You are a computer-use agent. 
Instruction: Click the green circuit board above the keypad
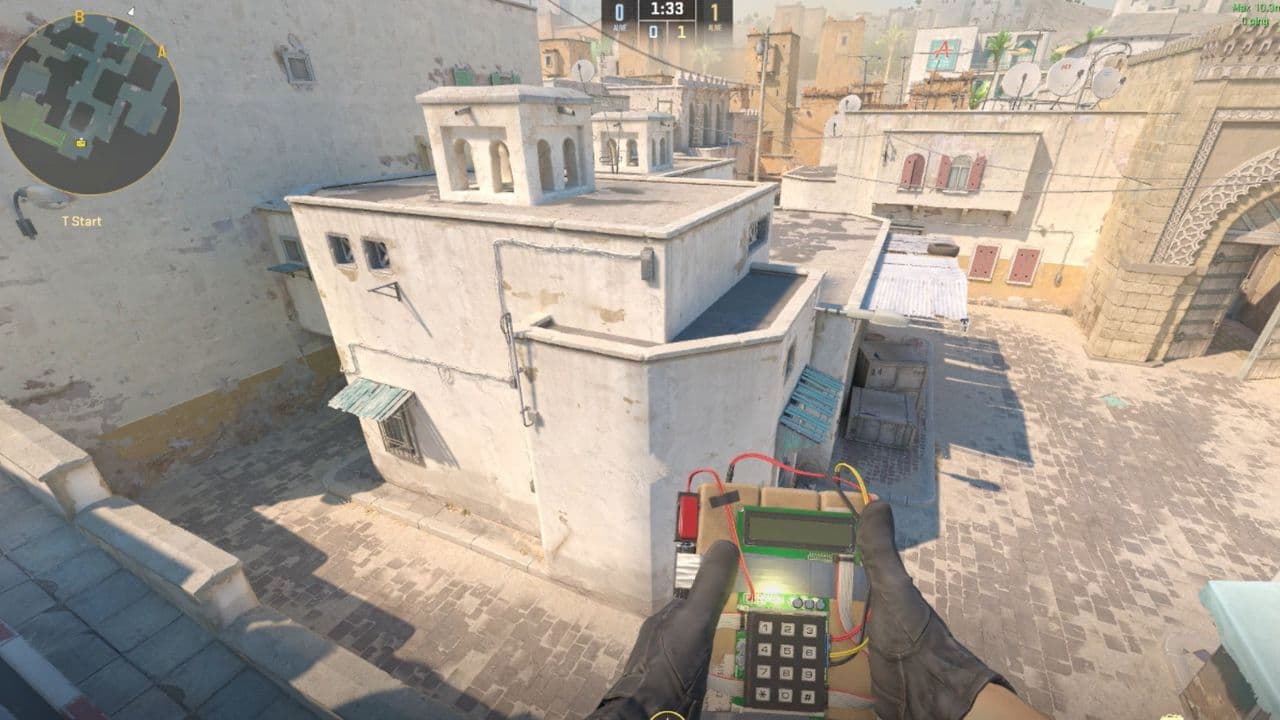pos(783,601)
